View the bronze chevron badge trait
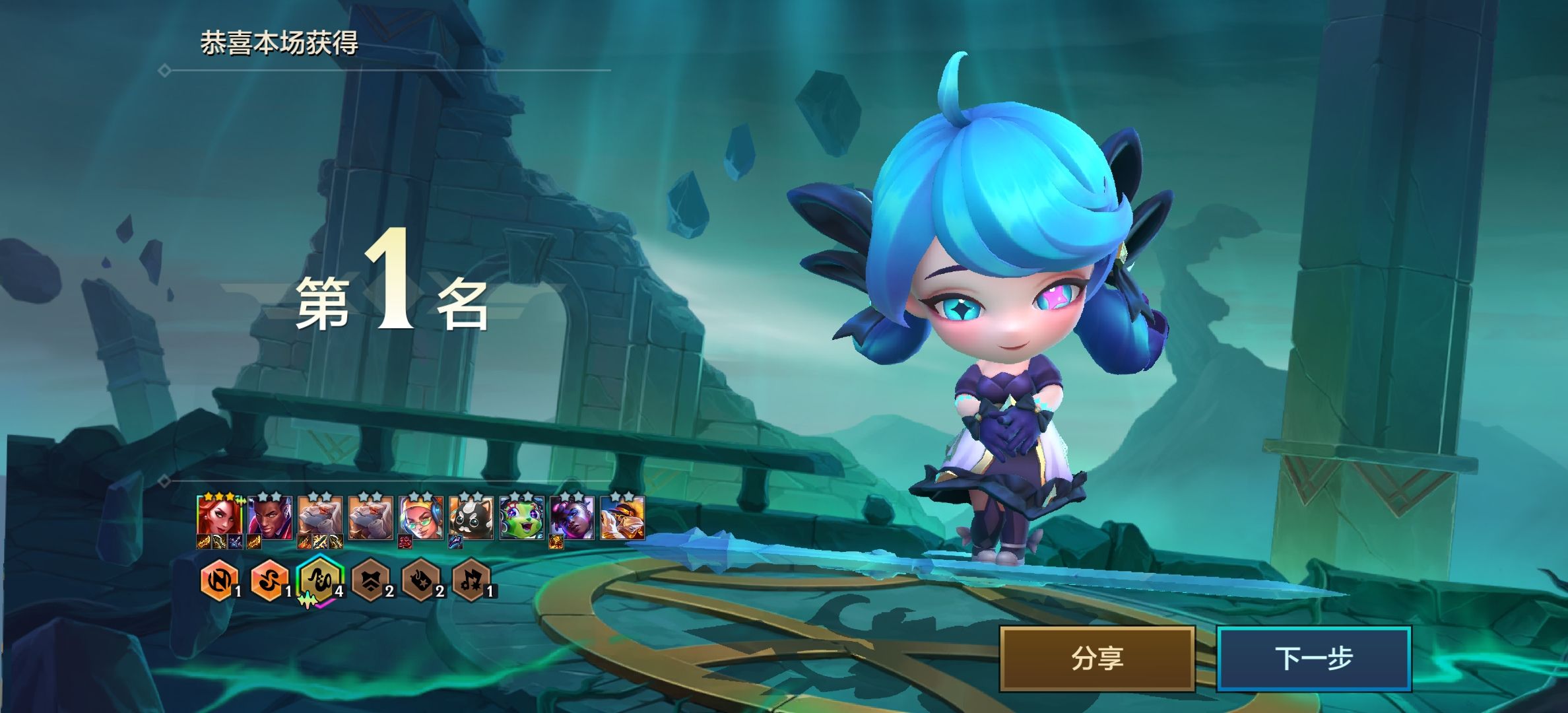The height and width of the screenshot is (713, 1568). [x=370, y=581]
